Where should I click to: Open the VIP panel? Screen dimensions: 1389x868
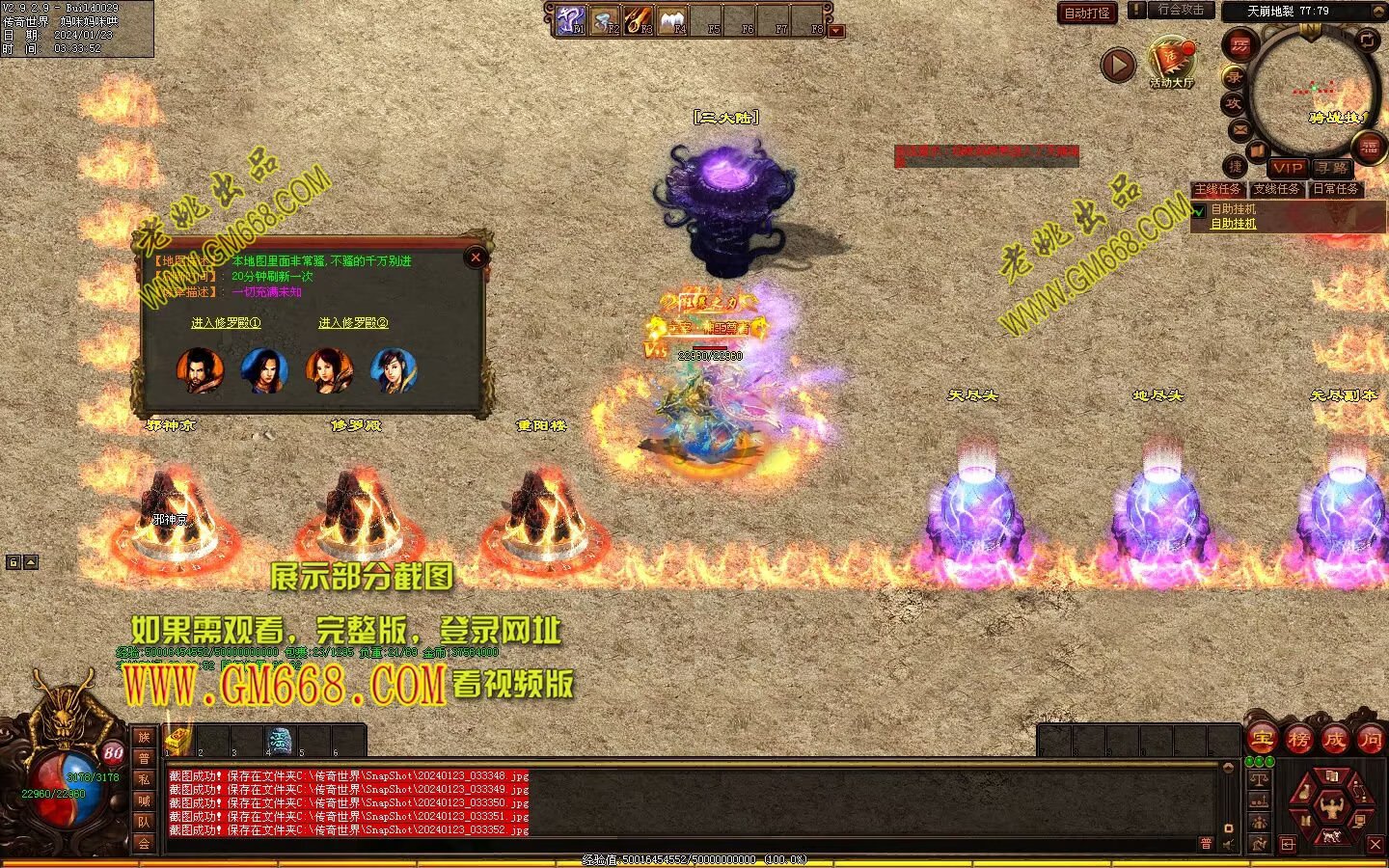(1287, 168)
